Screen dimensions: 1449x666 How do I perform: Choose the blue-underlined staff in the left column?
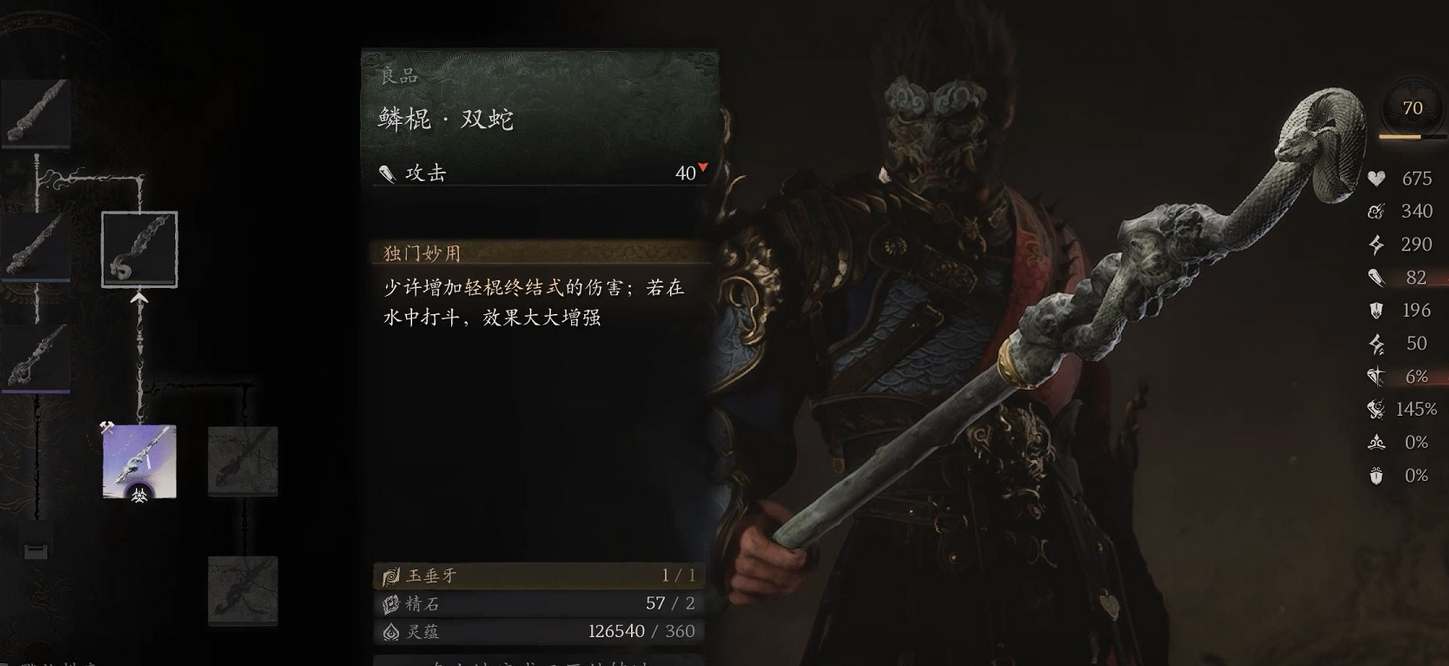36,245
